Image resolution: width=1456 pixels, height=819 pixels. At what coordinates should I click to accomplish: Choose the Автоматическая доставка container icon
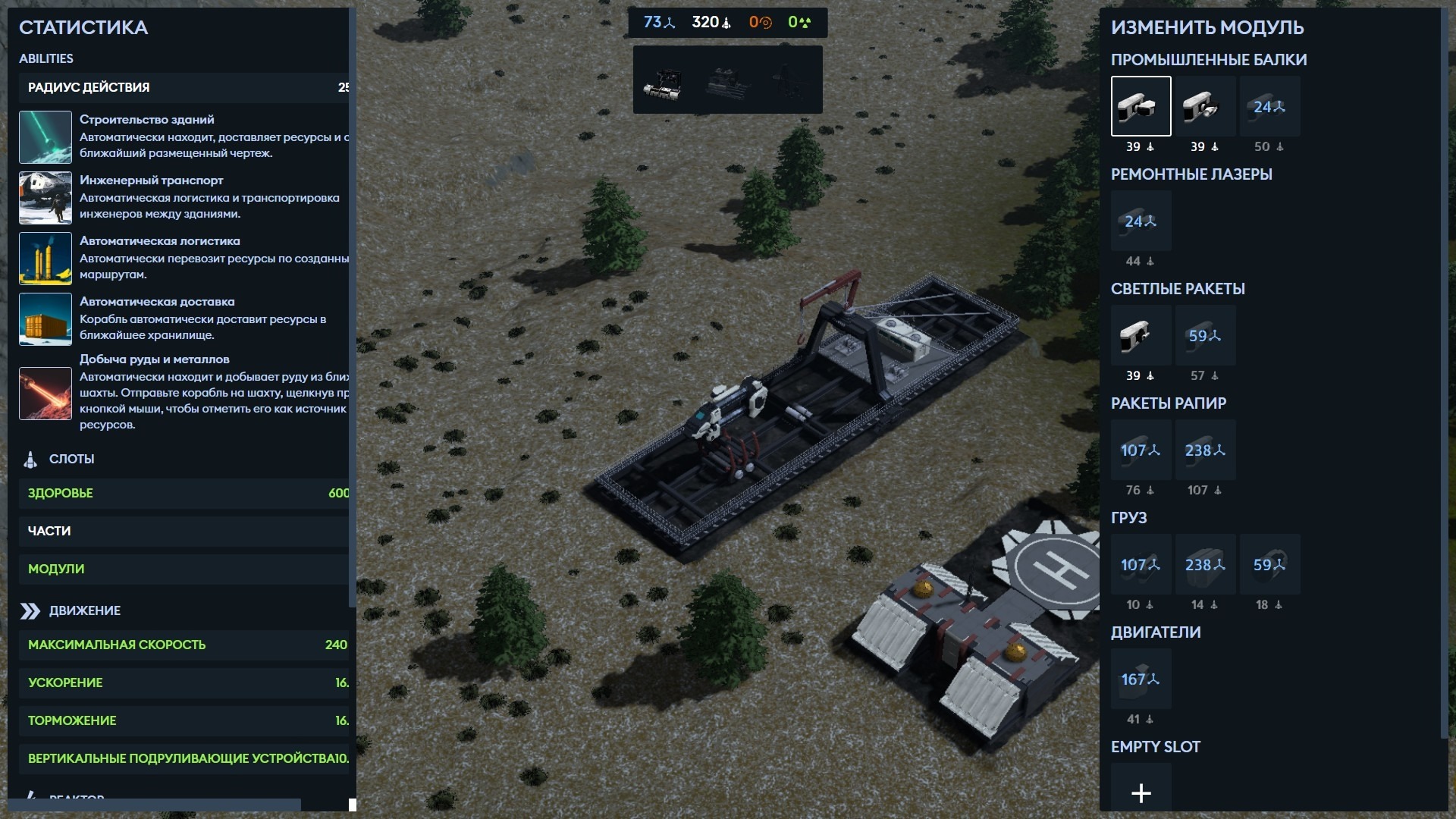tap(45, 319)
